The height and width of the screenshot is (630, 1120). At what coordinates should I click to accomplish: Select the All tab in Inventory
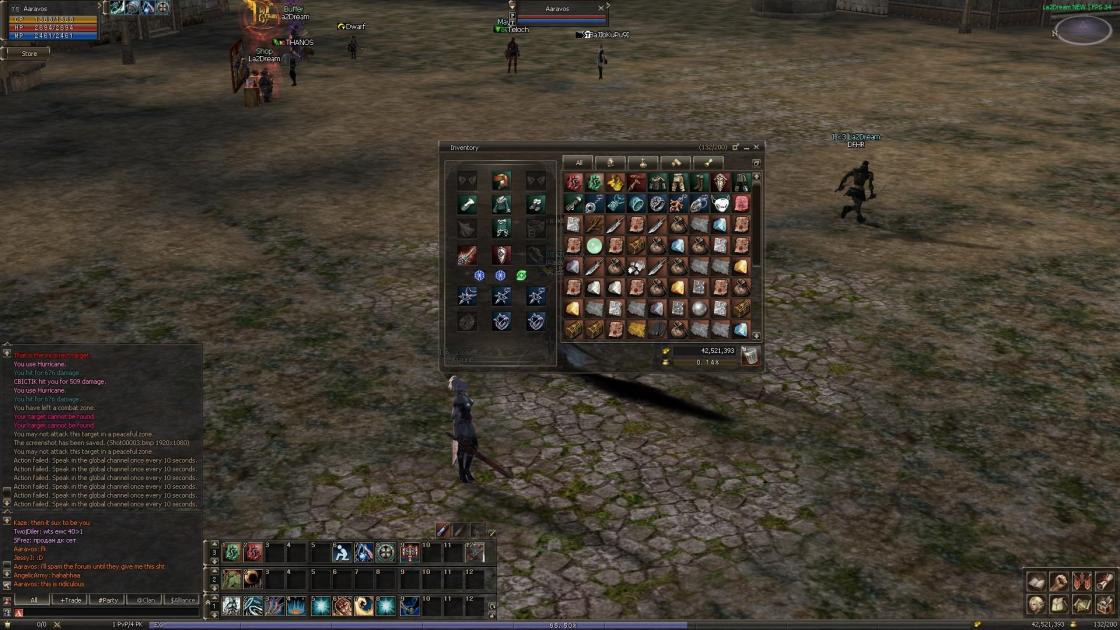pos(578,163)
